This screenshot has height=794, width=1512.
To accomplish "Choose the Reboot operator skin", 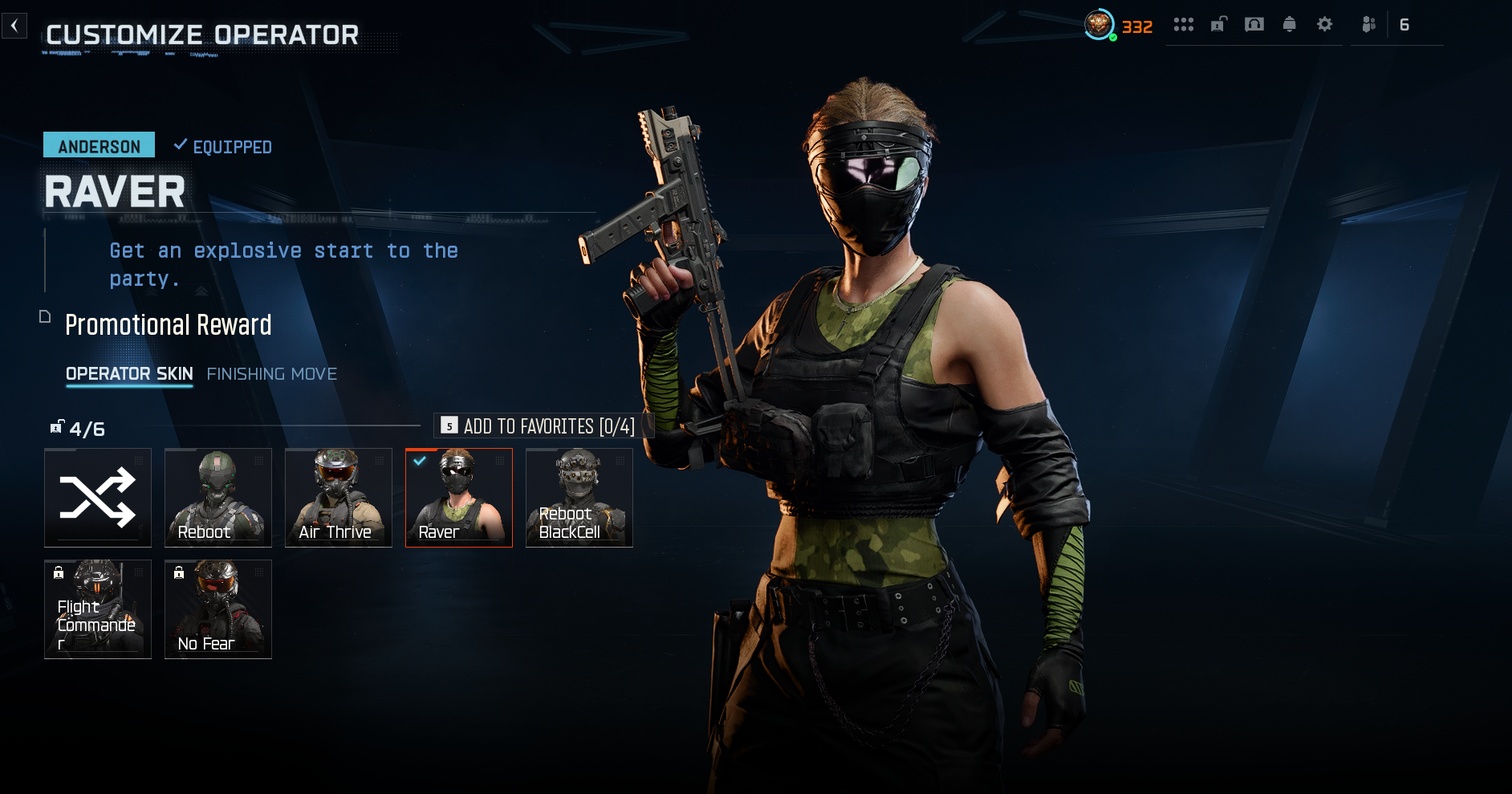I will [x=218, y=498].
